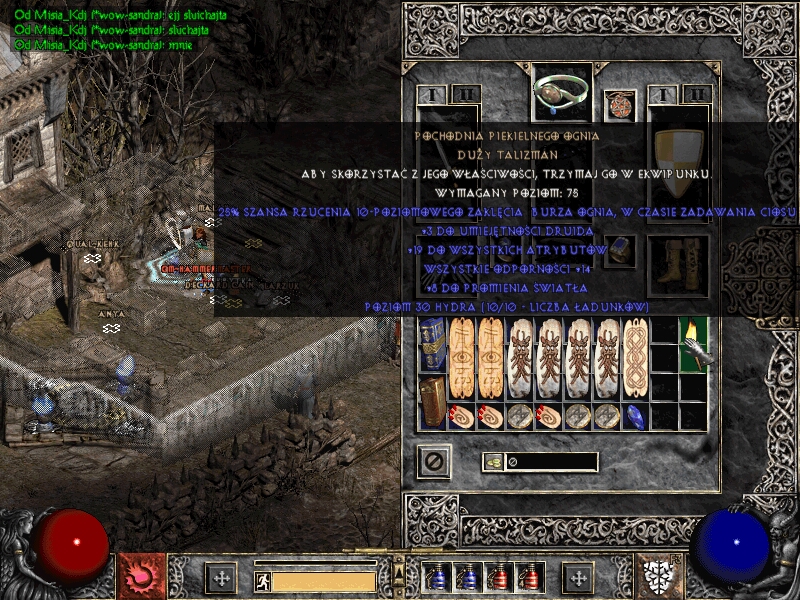Close the inventory with the cancel button
The image size is (800, 600).
tap(434, 462)
